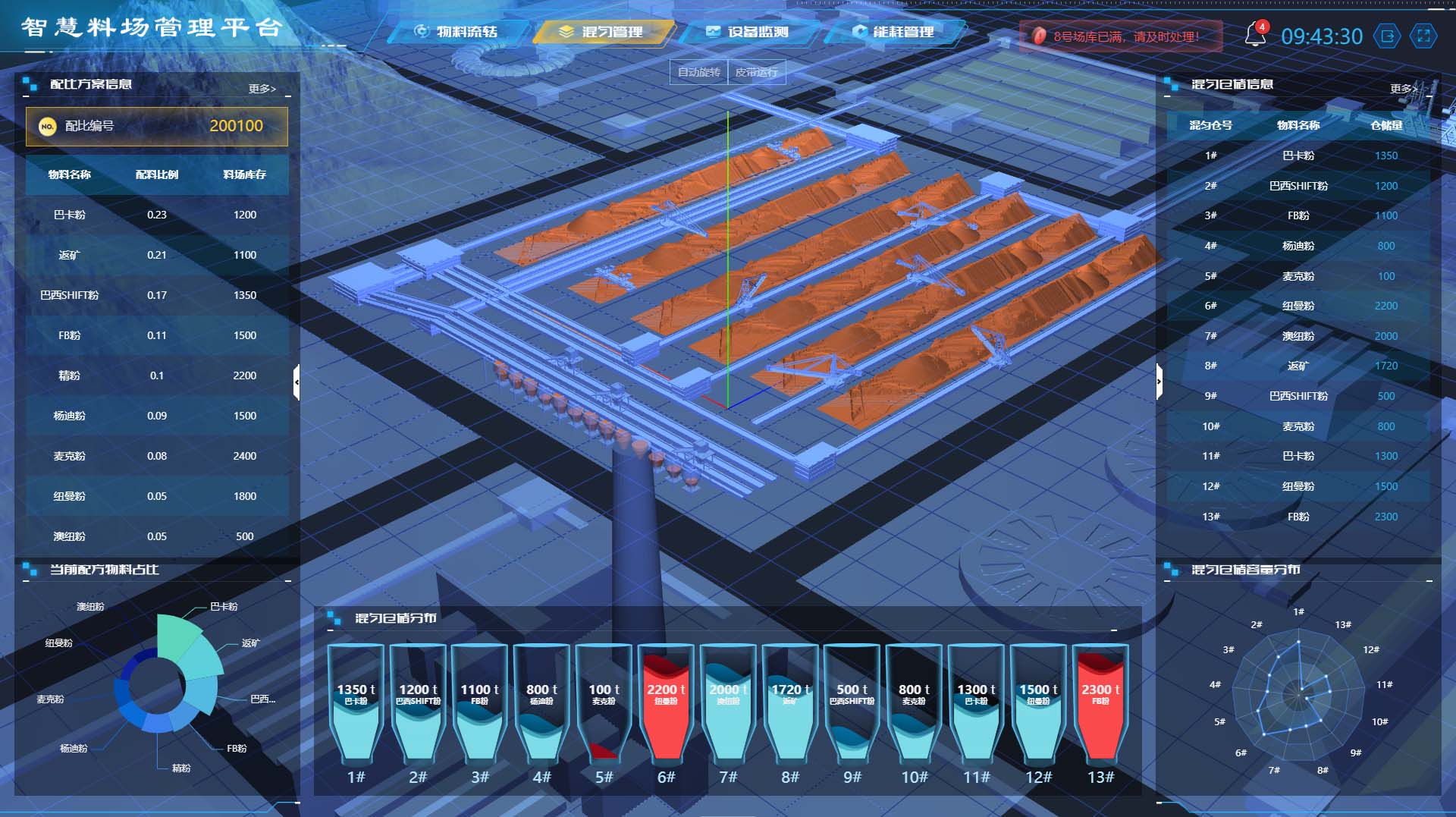Choose the 5# silo with 100 t
This screenshot has width=1456, height=817.
[604, 702]
